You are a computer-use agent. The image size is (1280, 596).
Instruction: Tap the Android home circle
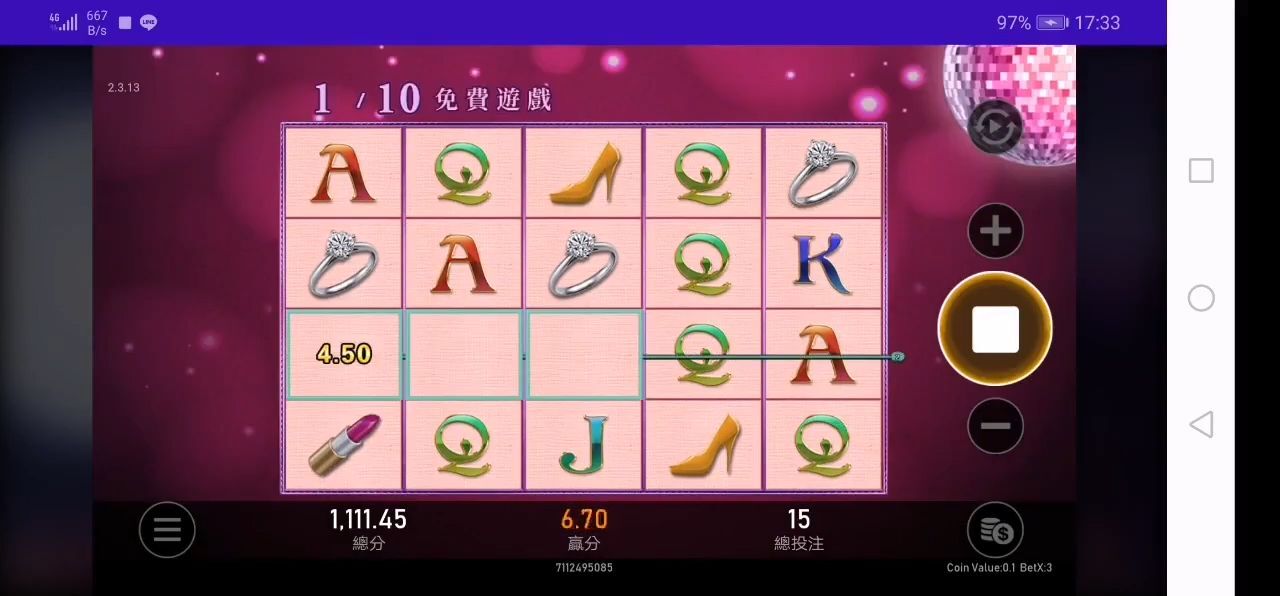click(1201, 298)
